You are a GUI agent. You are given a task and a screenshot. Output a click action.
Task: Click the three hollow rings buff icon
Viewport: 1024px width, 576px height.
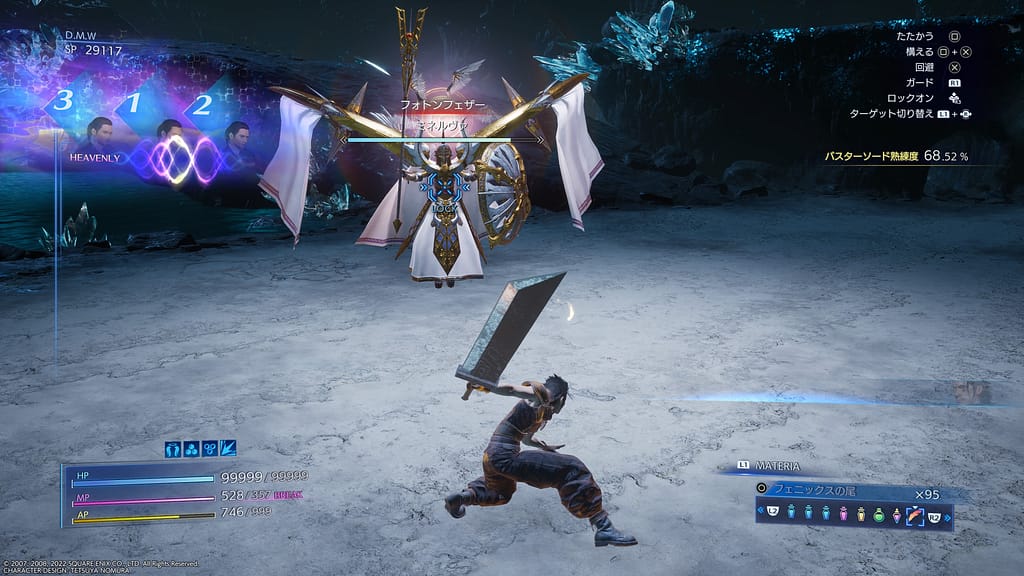(x=209, y=449)
